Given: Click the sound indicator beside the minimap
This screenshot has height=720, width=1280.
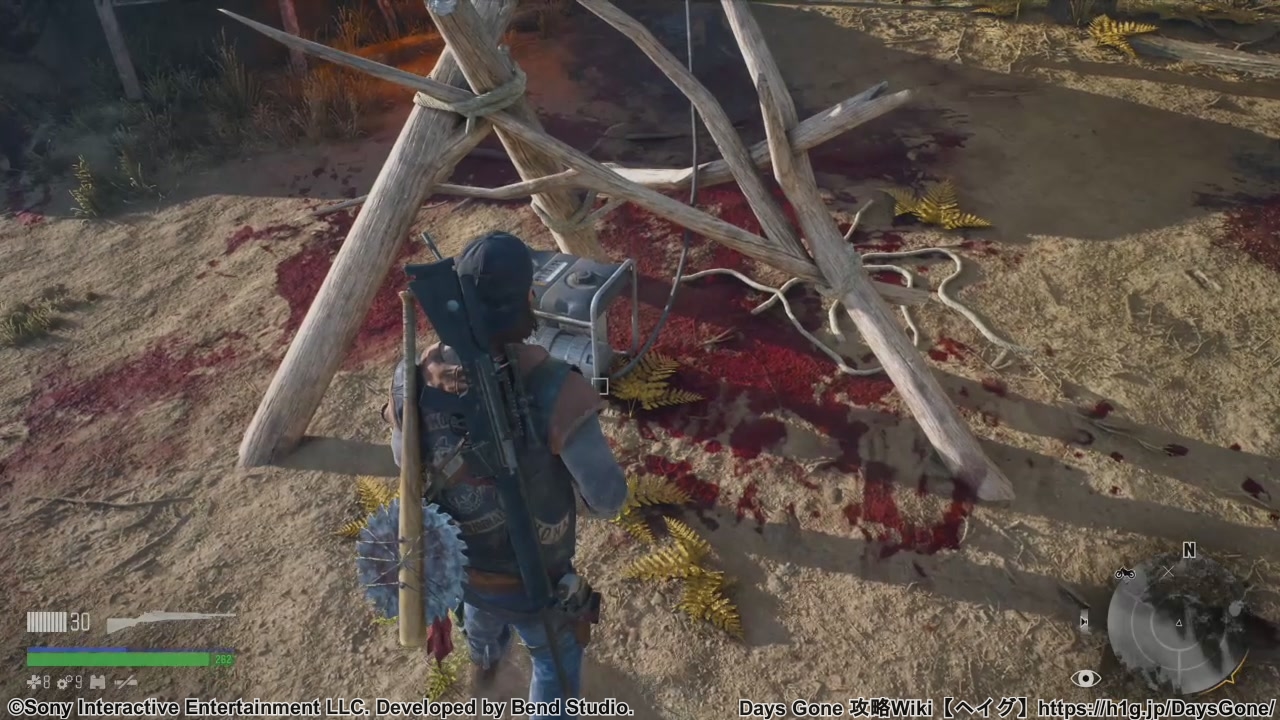Looking at the screenshot, I should tap(1085, 622).
